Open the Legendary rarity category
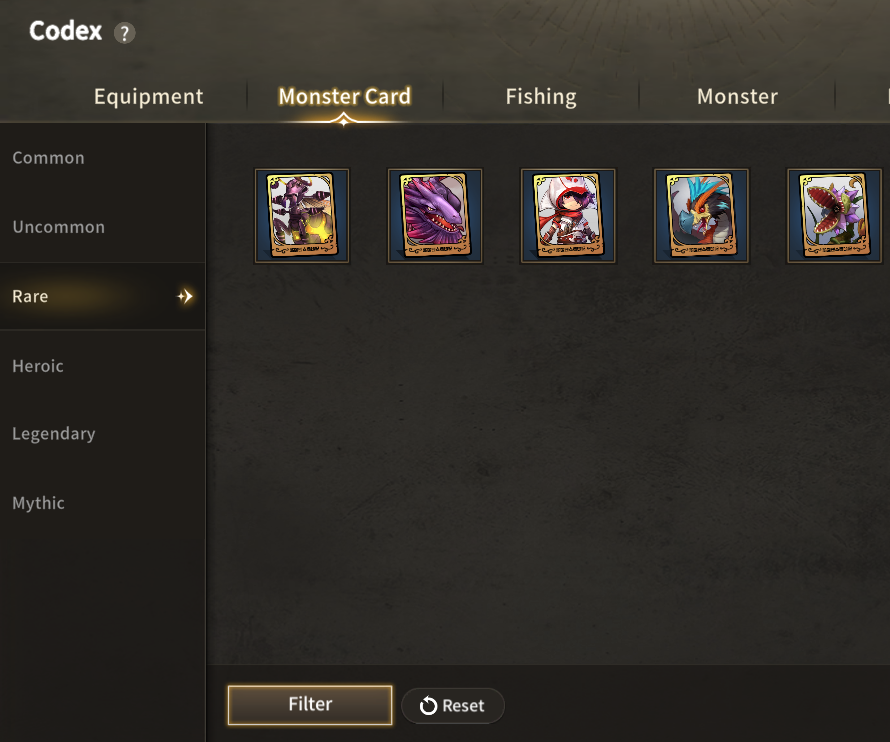The width and height of the screenshot is (890, 742). click(x=54, y=434)
